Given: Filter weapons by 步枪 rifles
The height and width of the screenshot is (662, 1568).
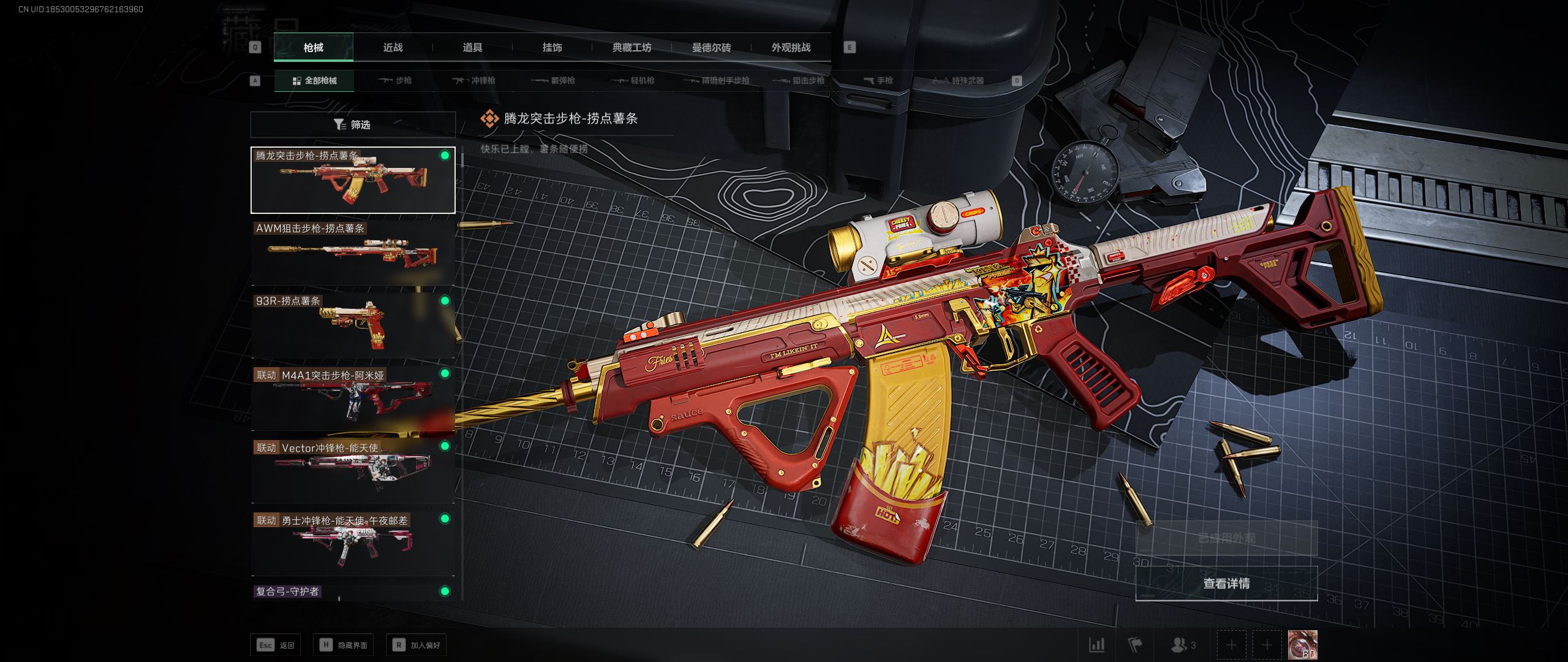Looking at the screenshot, I should (396, 80).
